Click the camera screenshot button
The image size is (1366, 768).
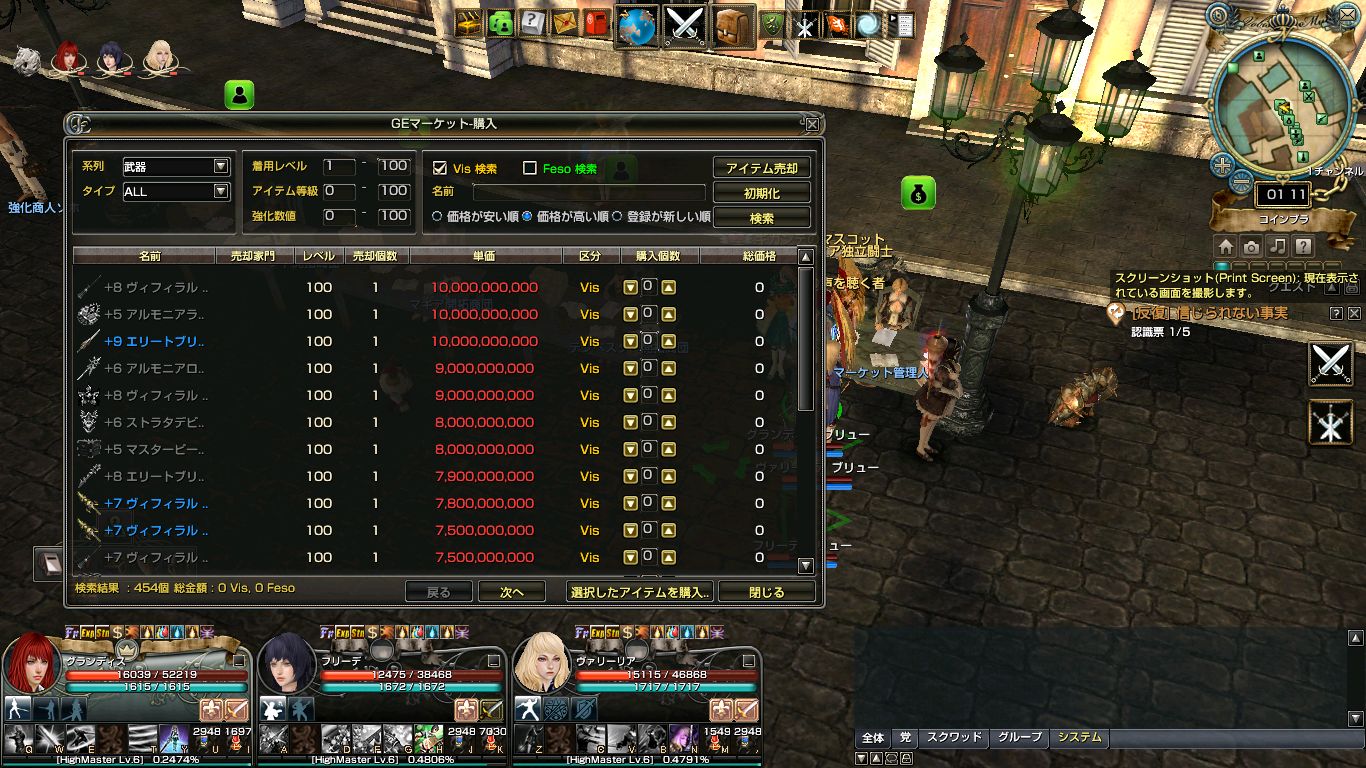1251,246
